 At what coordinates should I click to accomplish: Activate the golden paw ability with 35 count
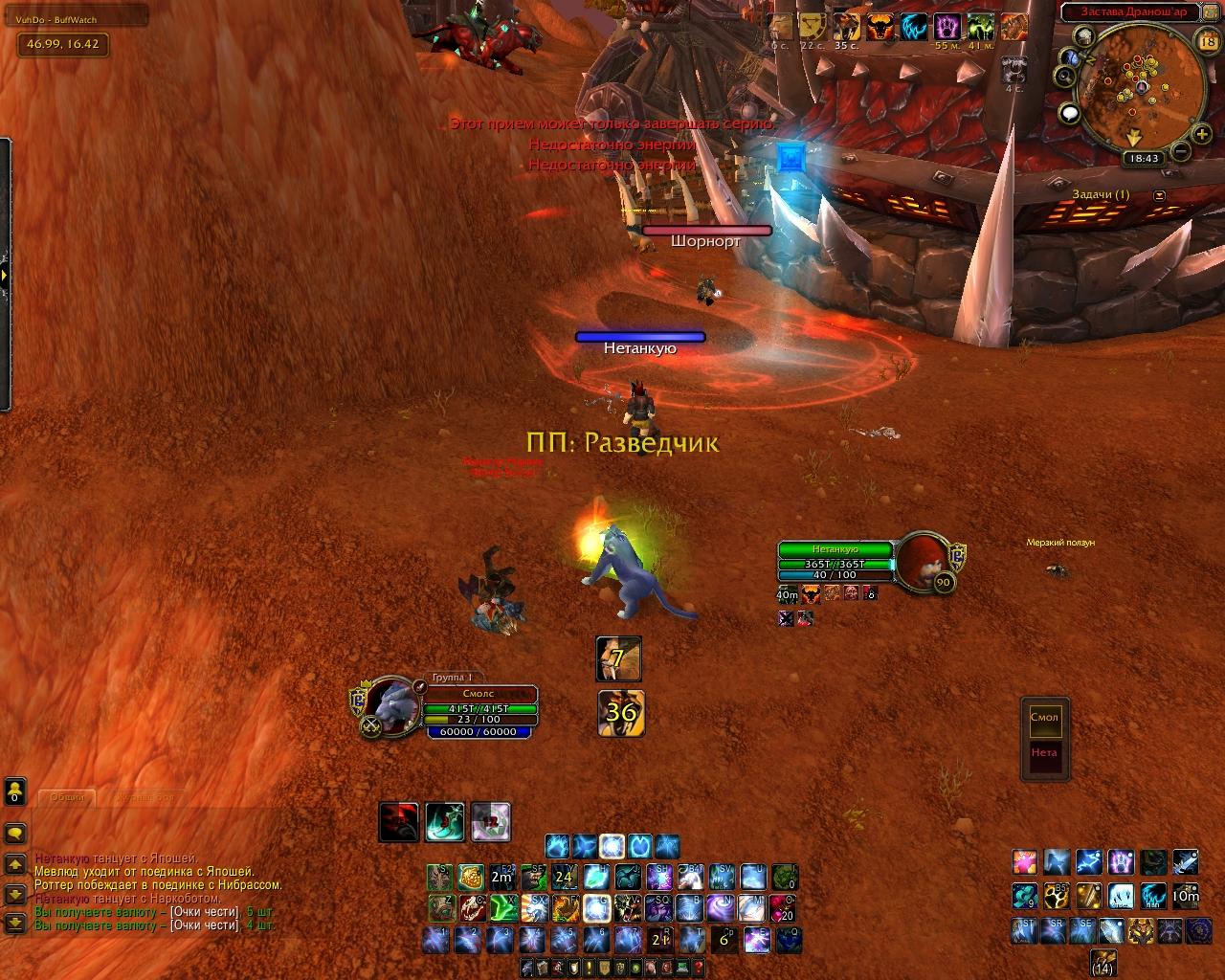(1056, 897)
